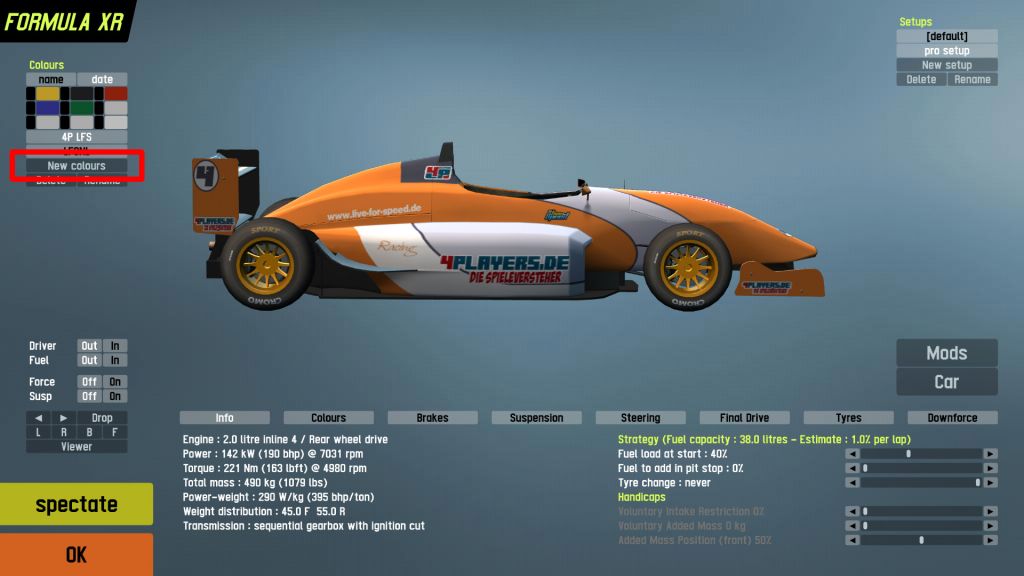This screenshot has height=576, width=1024.
Task: Choose the pro setup entry
Action: 946,51
